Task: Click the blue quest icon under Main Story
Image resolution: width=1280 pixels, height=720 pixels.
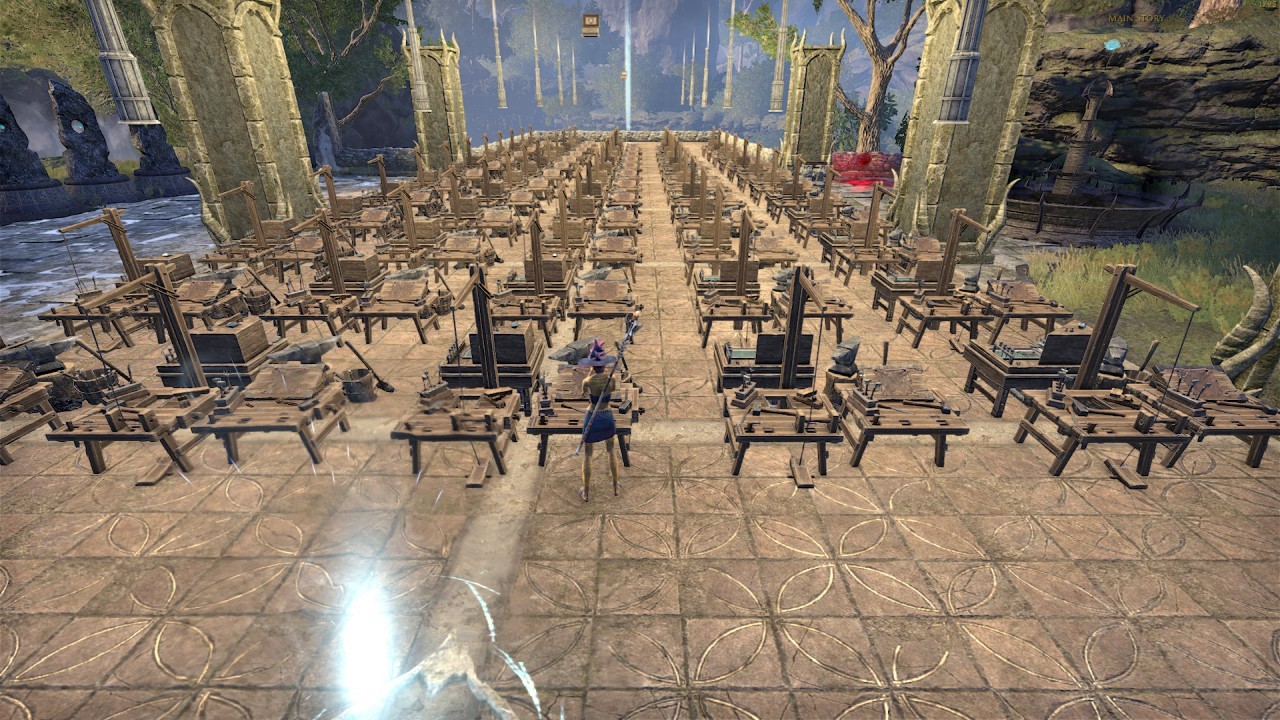Action: [x=1112, y=45]
